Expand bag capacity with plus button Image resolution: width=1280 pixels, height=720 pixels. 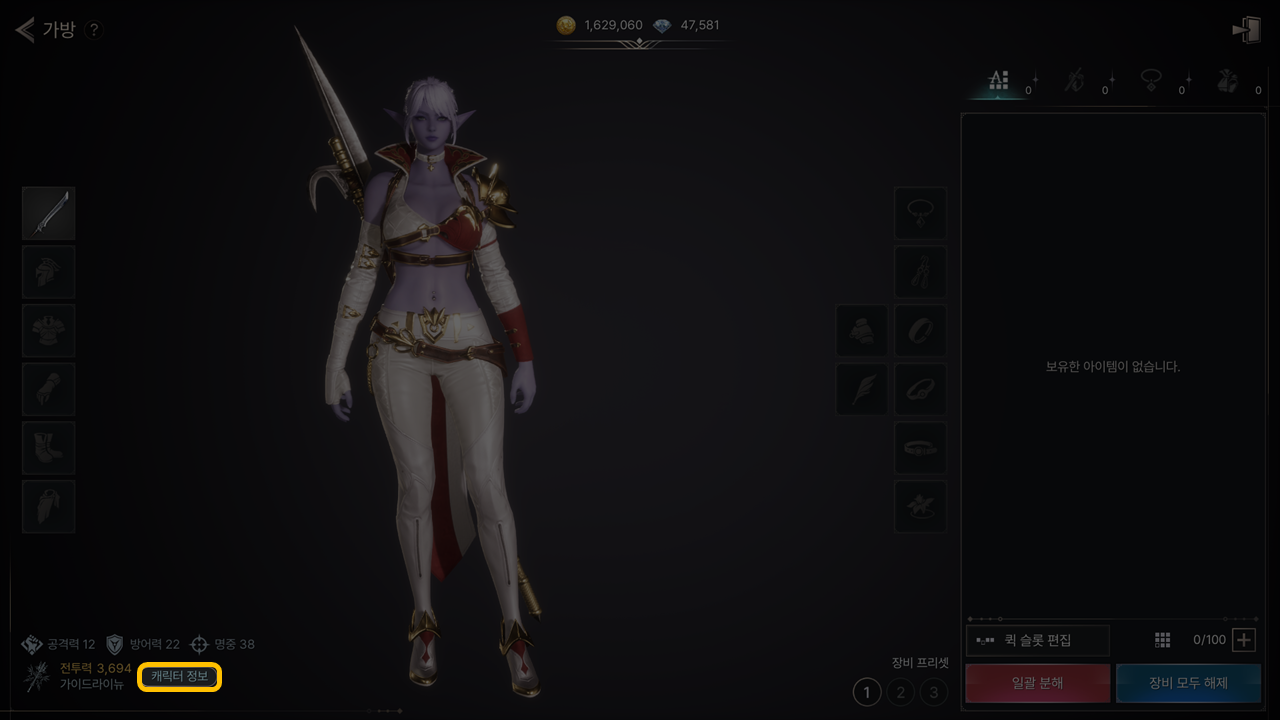tap(1243, 640)
